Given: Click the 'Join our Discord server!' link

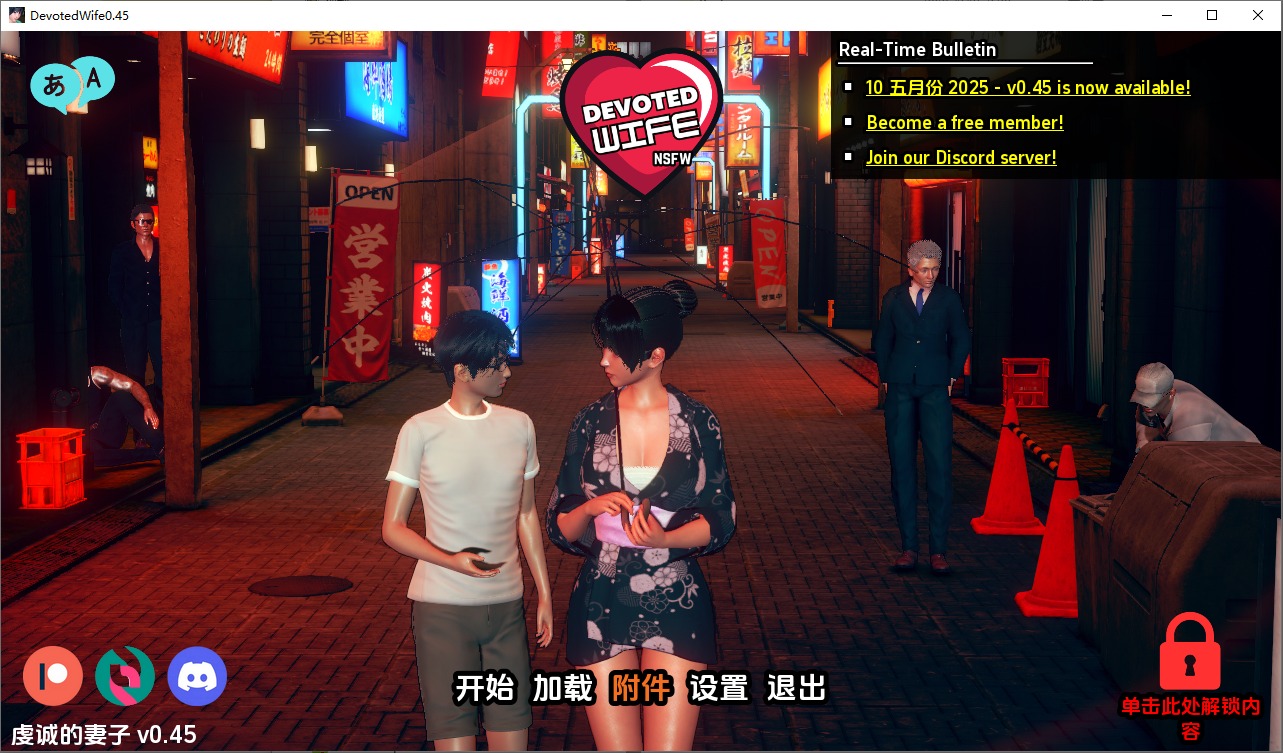Looking at the screenshot, I should pyautogui.click(x=961, y=157).
